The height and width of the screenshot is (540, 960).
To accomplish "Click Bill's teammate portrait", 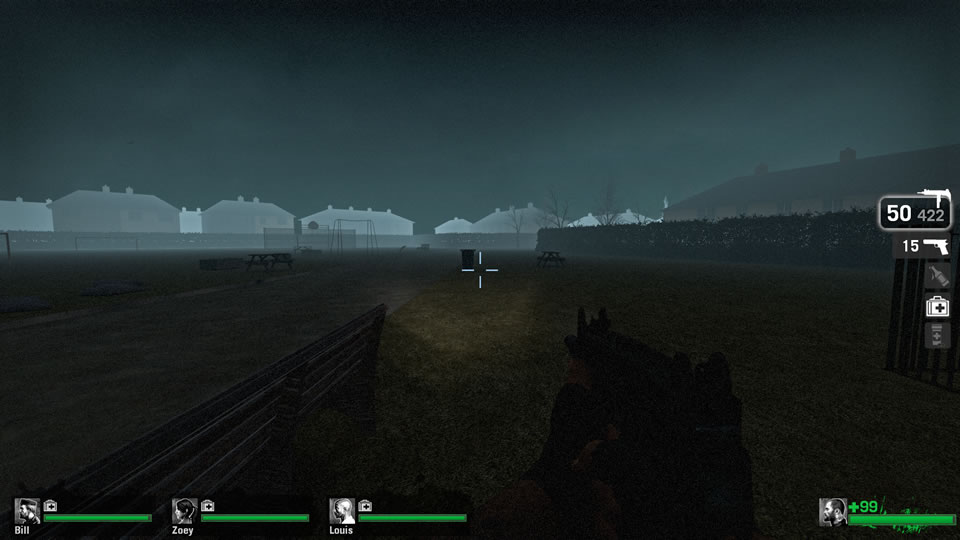I will pyautogui.click(x=27, y=511).
